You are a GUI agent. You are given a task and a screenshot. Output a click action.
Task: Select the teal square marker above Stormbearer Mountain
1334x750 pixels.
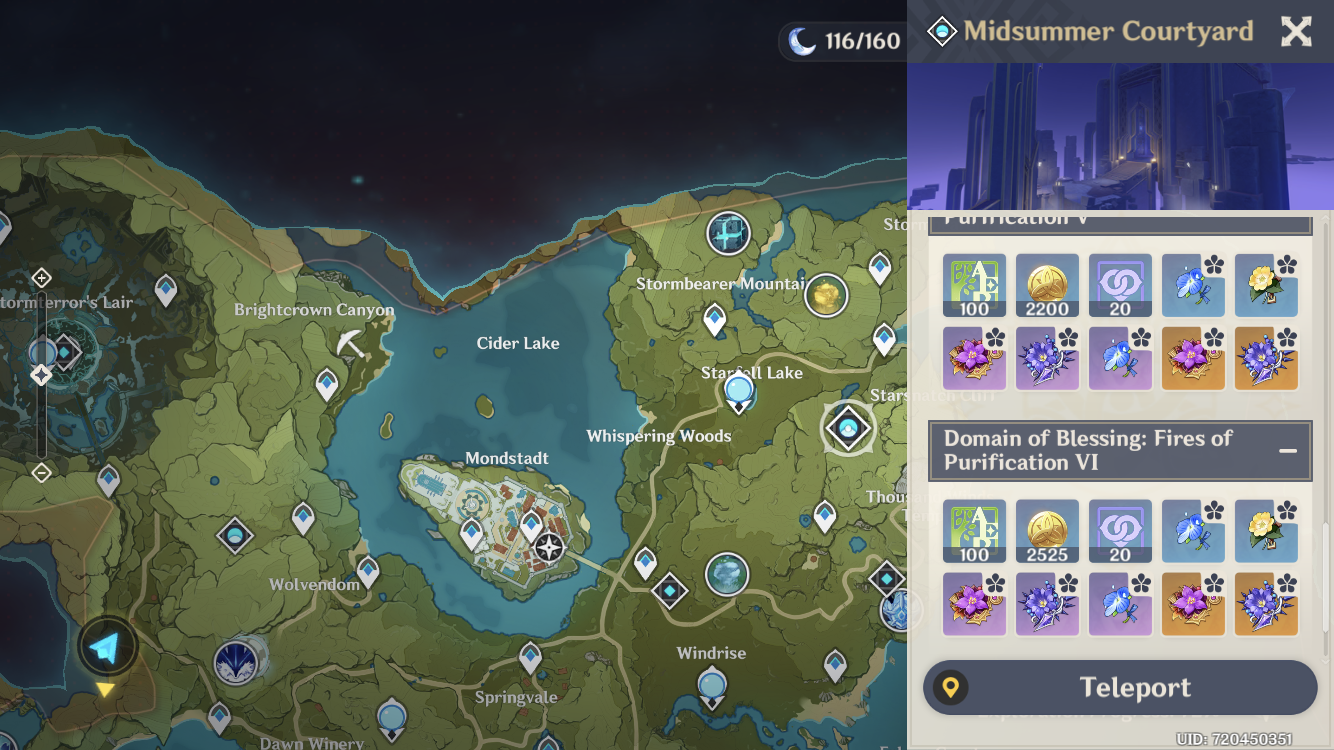click(728, 234)
